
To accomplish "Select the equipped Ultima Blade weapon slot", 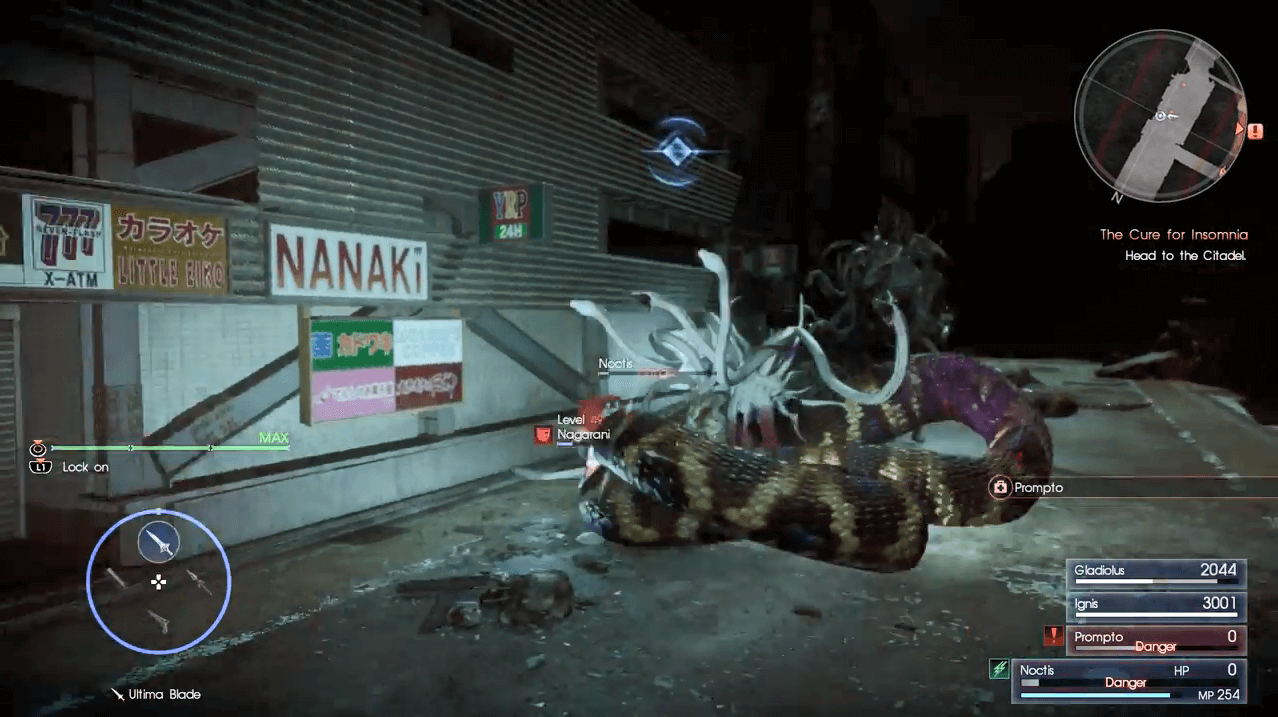I will (158, 542).
